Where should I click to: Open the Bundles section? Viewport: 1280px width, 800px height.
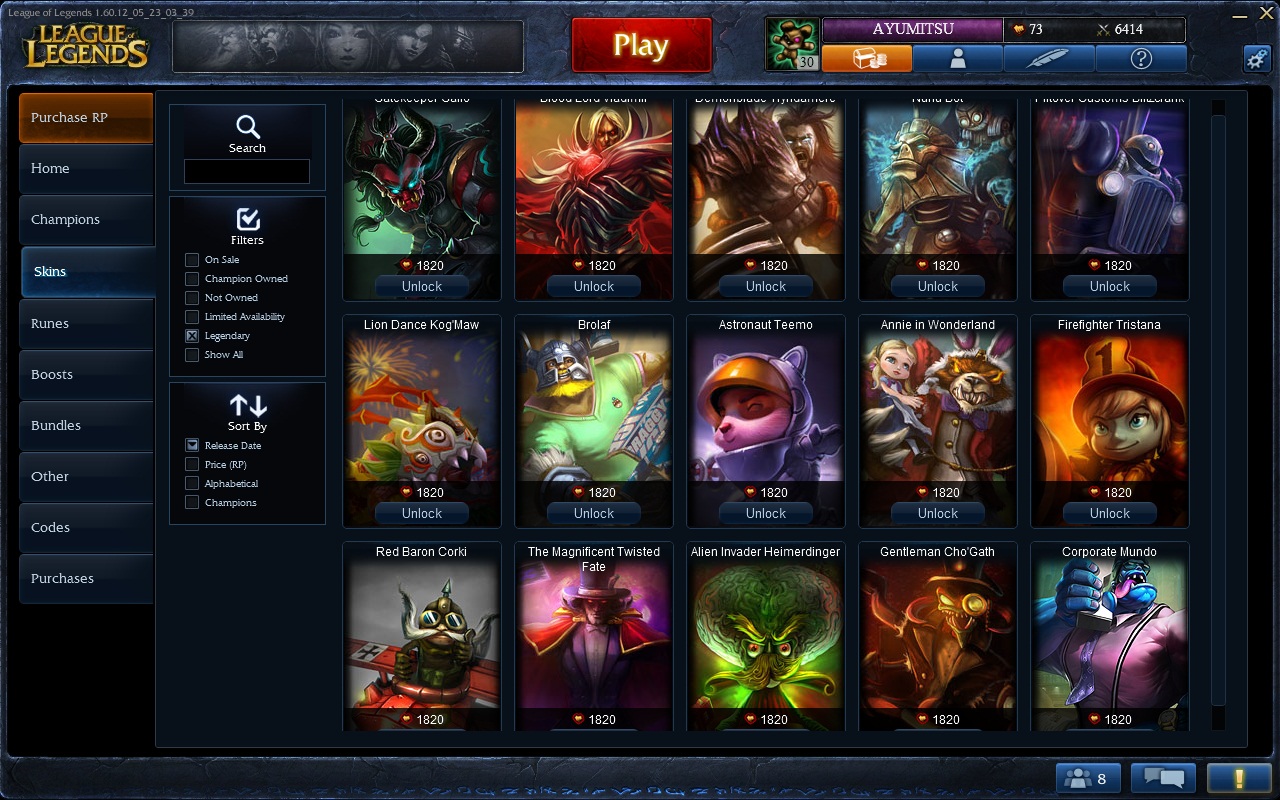pyautogui.click(x=86, y=426)
